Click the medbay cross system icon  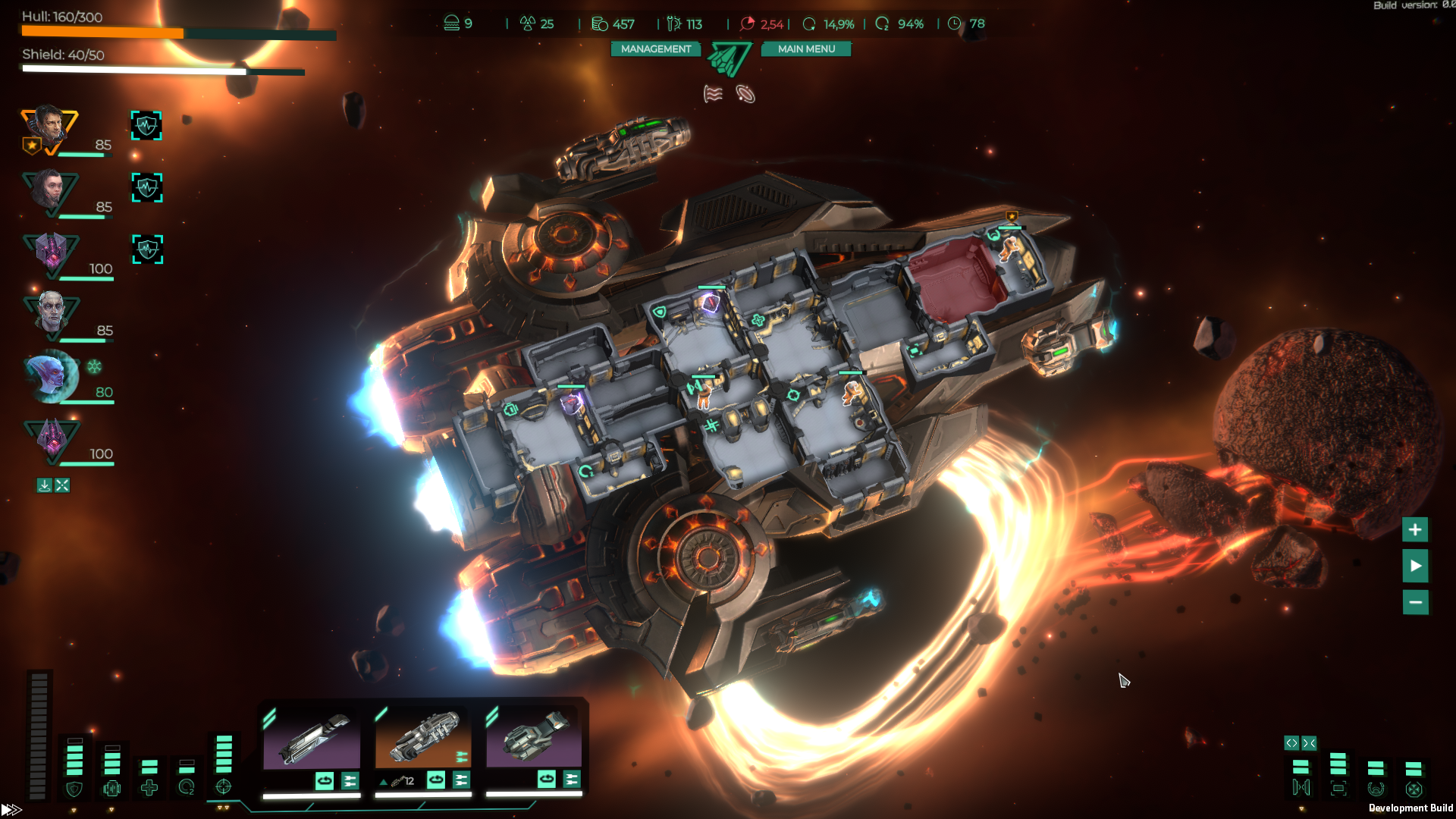[x=149, y=789]
